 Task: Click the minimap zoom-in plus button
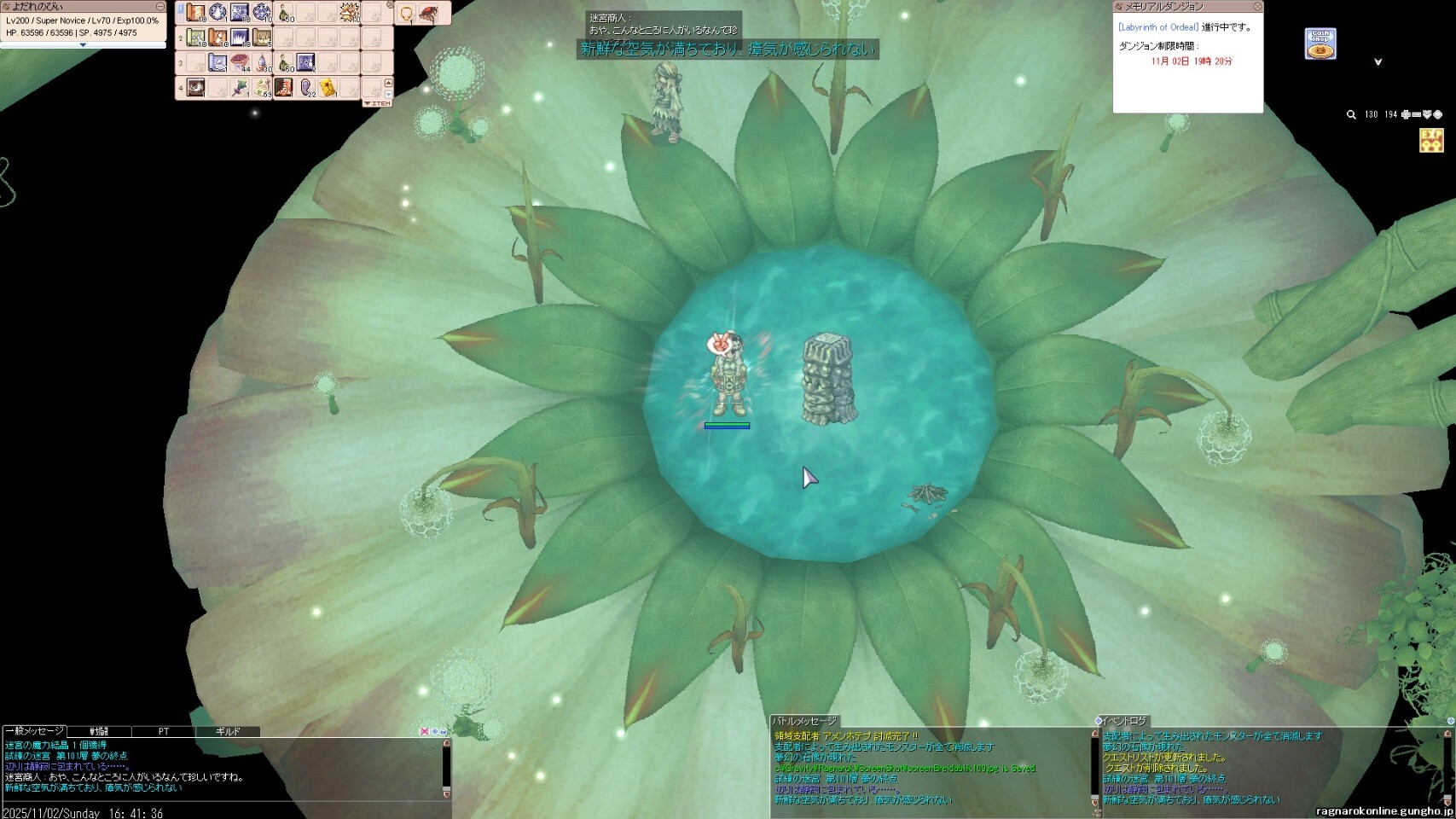(x=1406, y=114)
